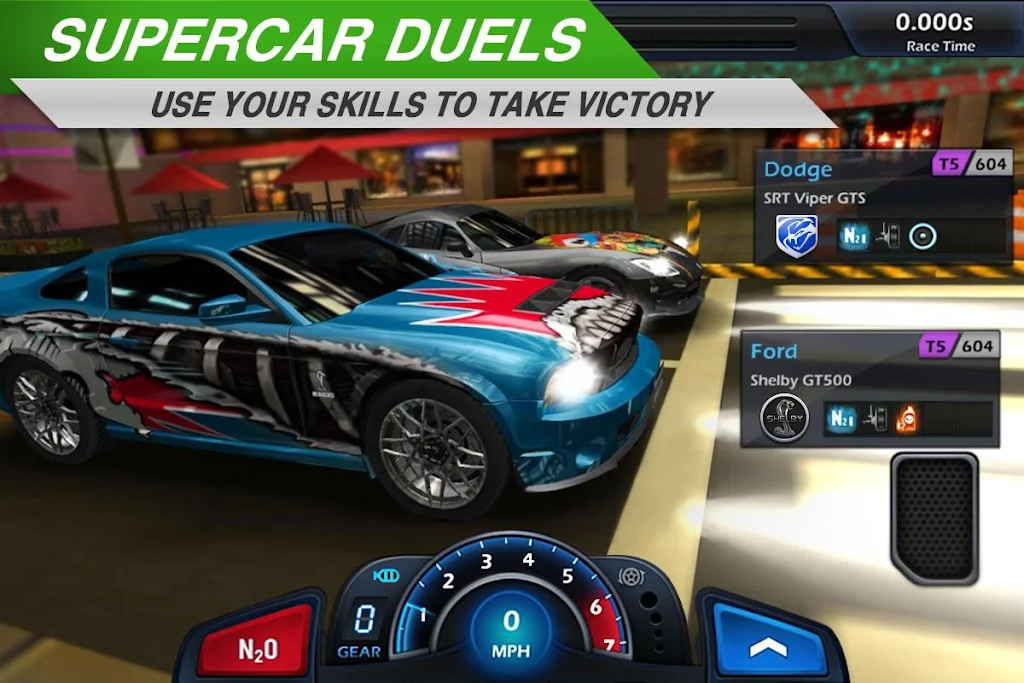The width and height of the screenshot is (1024, 683).
Task: Tap the blue upshift arrow button
Action: click(767, 642)
